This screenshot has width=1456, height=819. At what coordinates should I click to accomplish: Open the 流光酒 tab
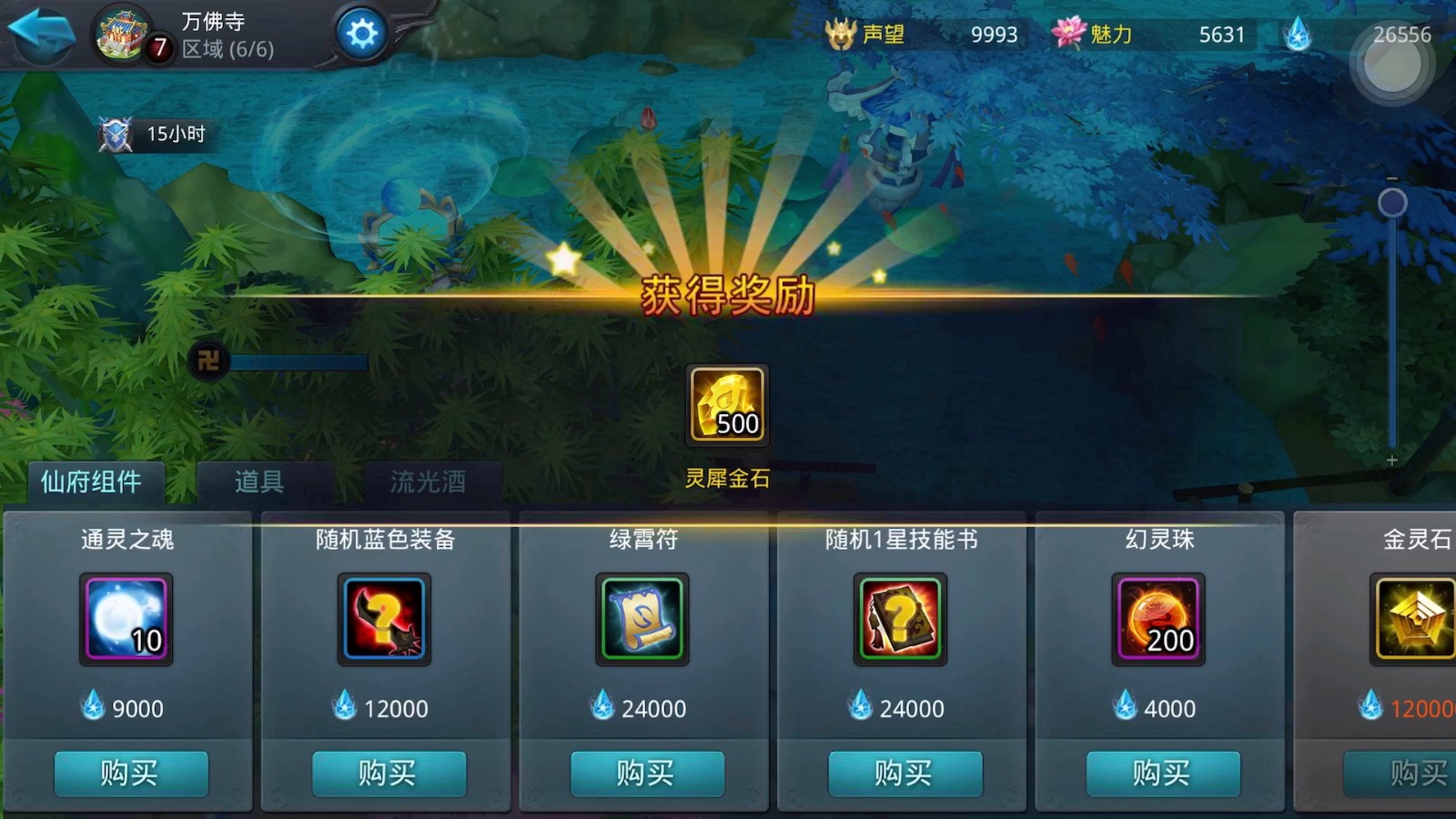[428, 482]
